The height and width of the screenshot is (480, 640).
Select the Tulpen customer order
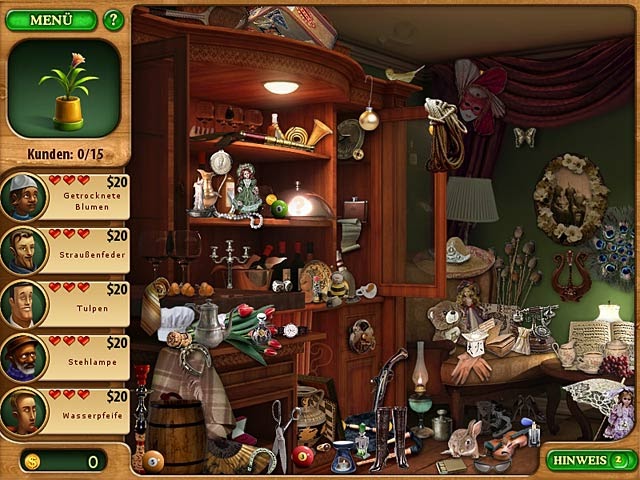pyautogui.click(x=66, y=303)
